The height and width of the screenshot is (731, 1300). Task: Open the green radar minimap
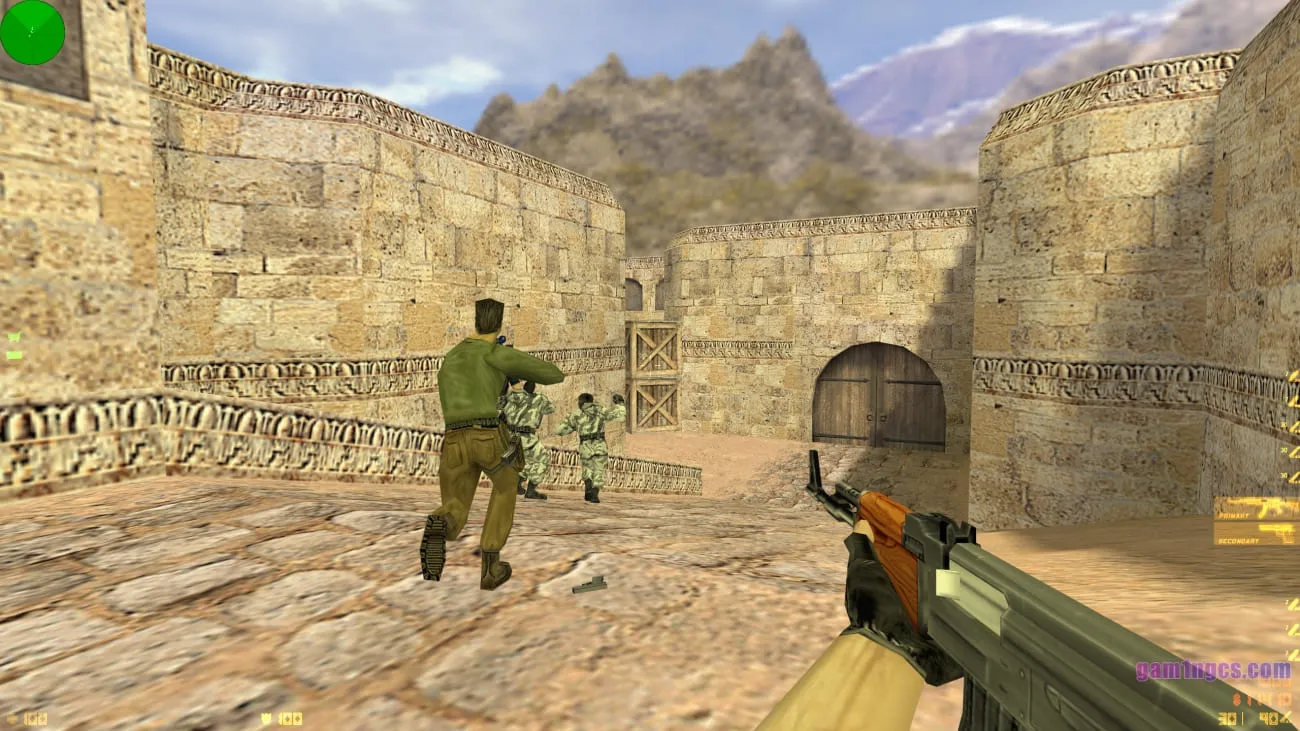click(32, 33)
